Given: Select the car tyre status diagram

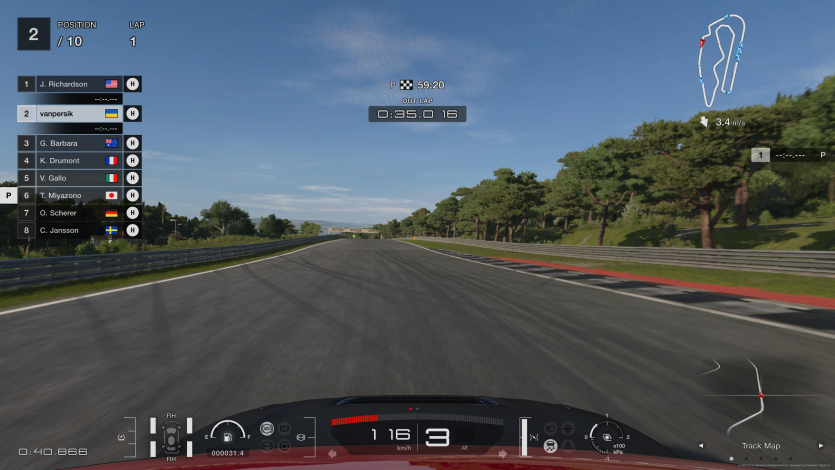Looking at the screenshot, I should pyautogui.click(x=171, y=437).
